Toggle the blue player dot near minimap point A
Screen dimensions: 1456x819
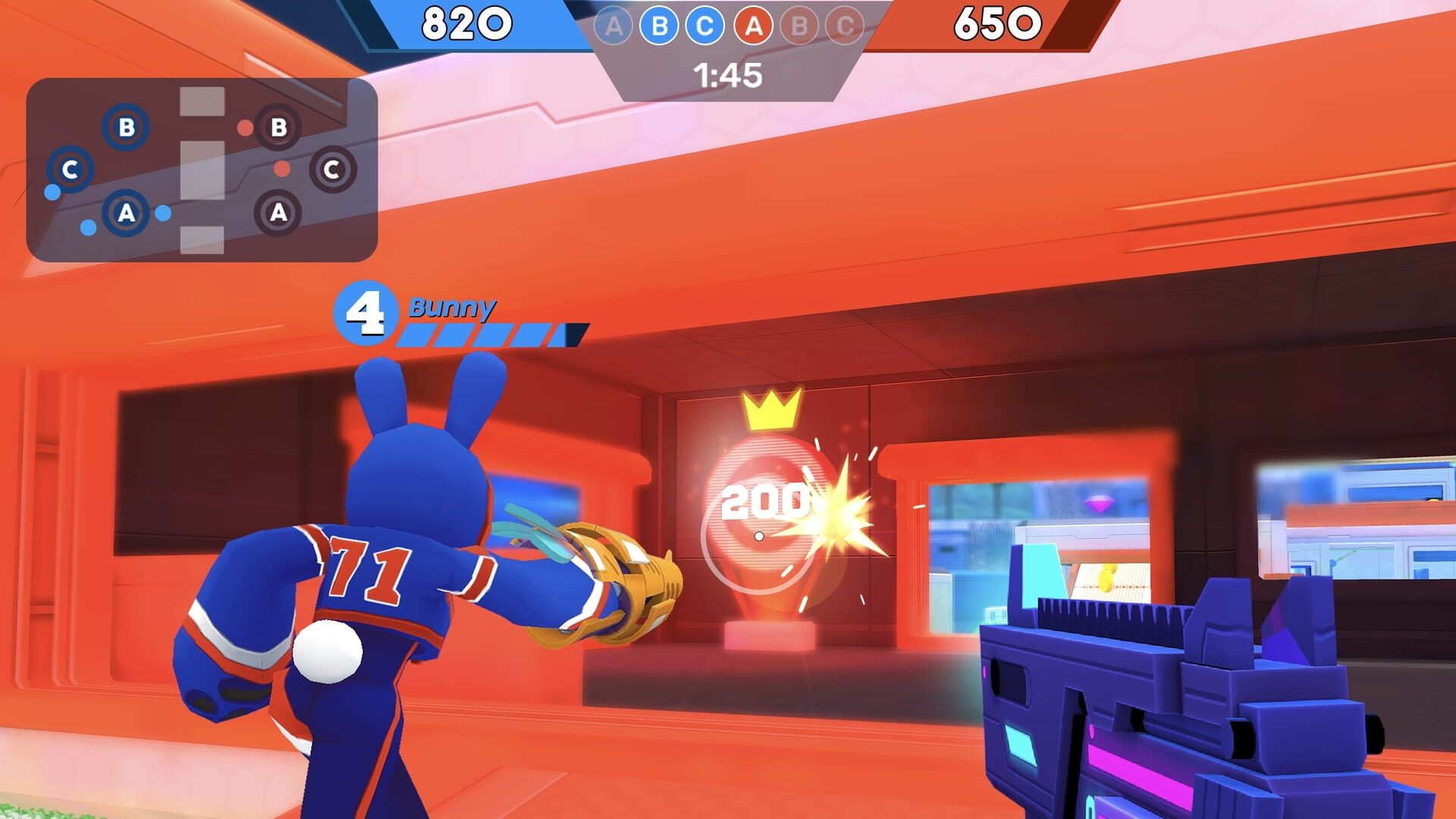tap(162, 213)
